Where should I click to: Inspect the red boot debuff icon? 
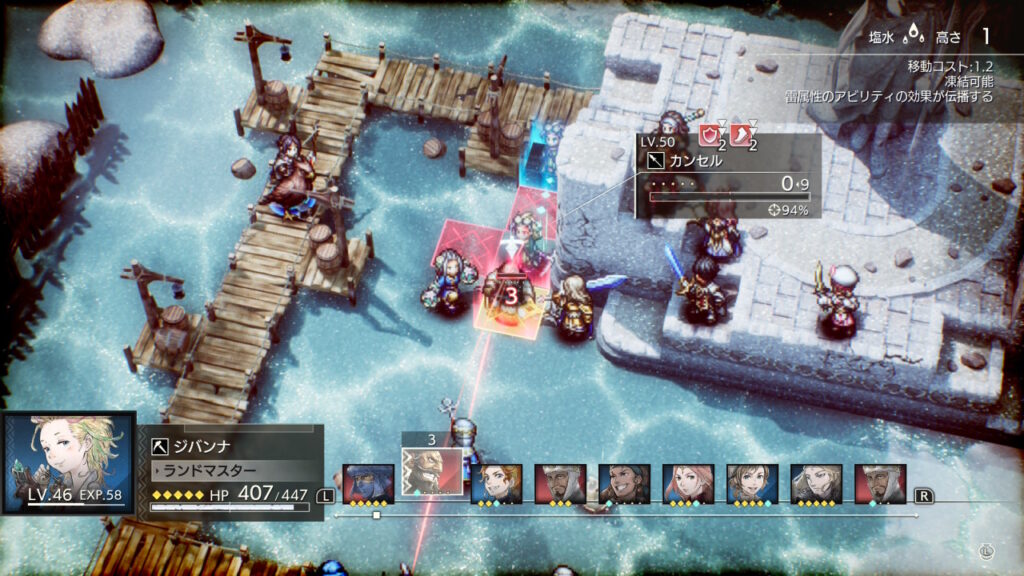(x=742, y=134)
